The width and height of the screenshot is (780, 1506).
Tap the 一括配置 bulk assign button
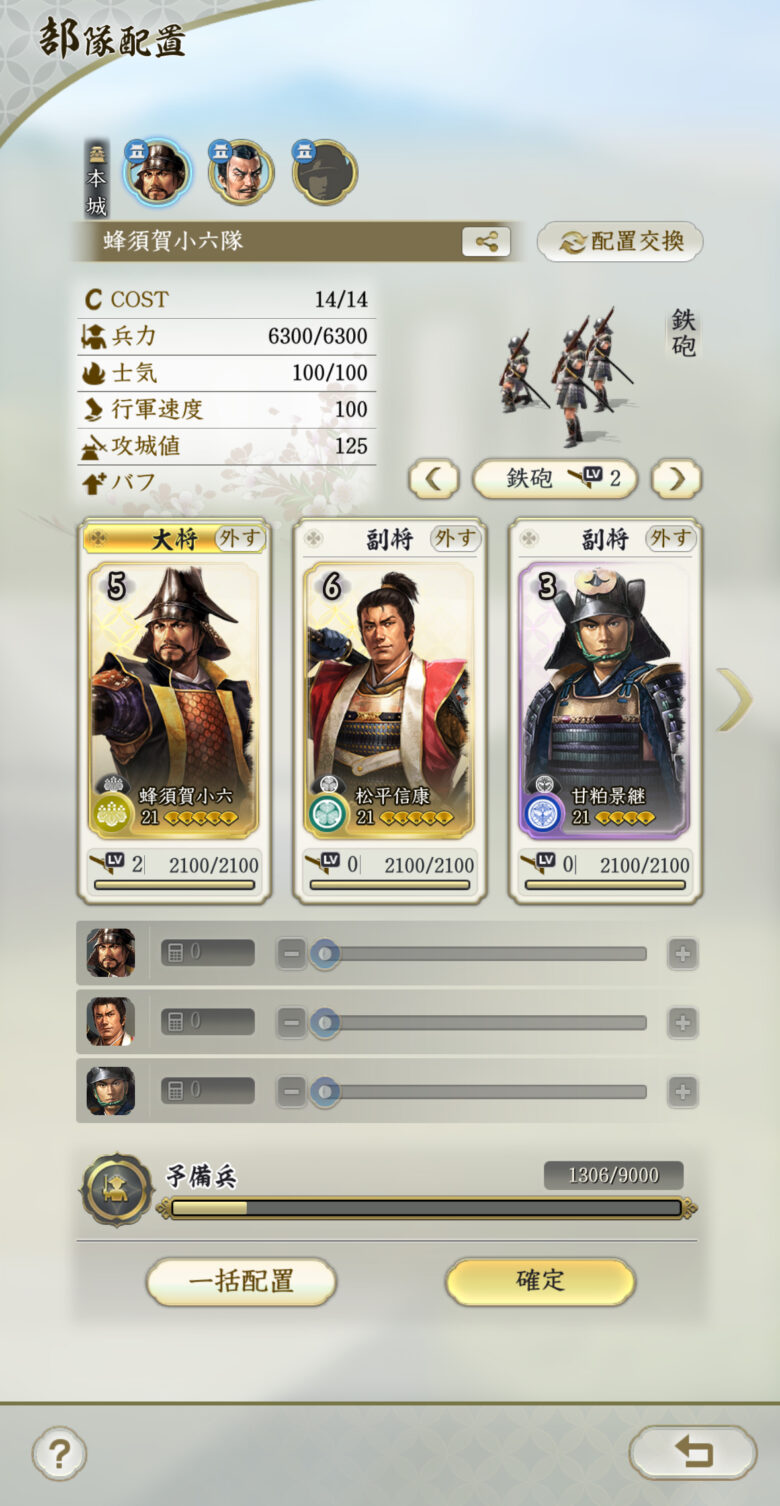(241, 1281)
